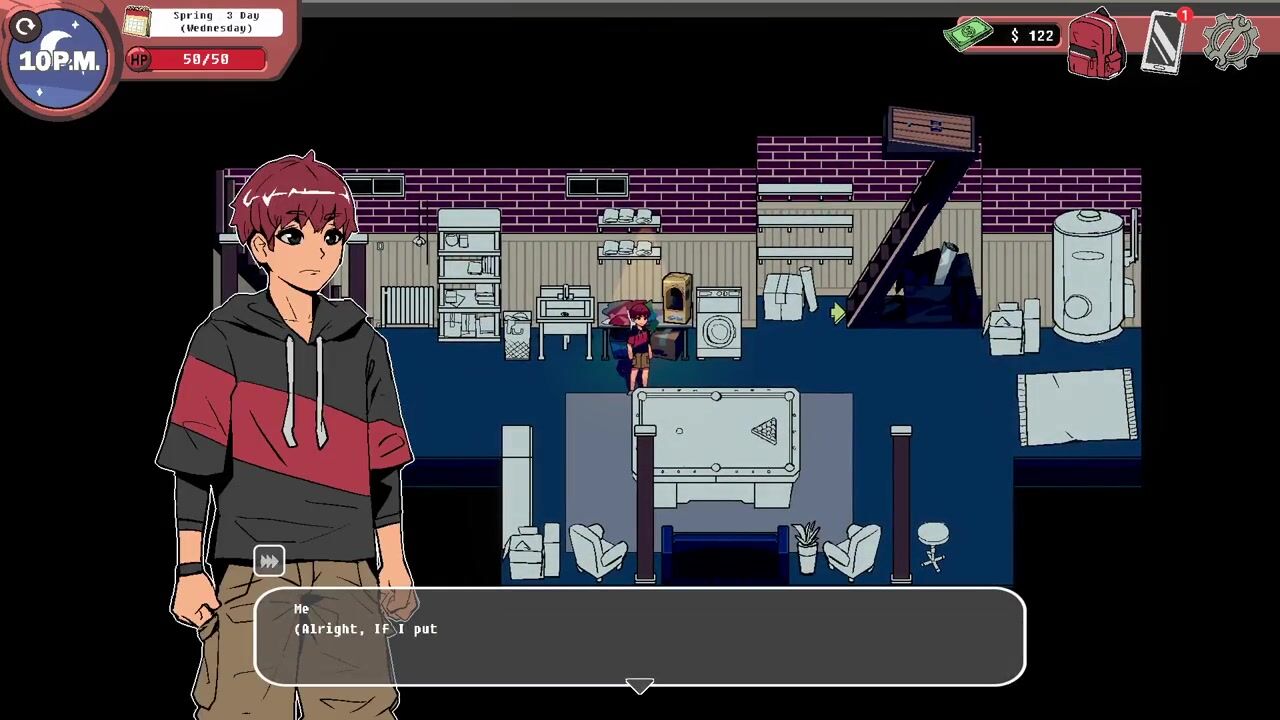This screenshot has height=720, width=1280.
Task: Open the calendar date icon
Action: point(137,21)
